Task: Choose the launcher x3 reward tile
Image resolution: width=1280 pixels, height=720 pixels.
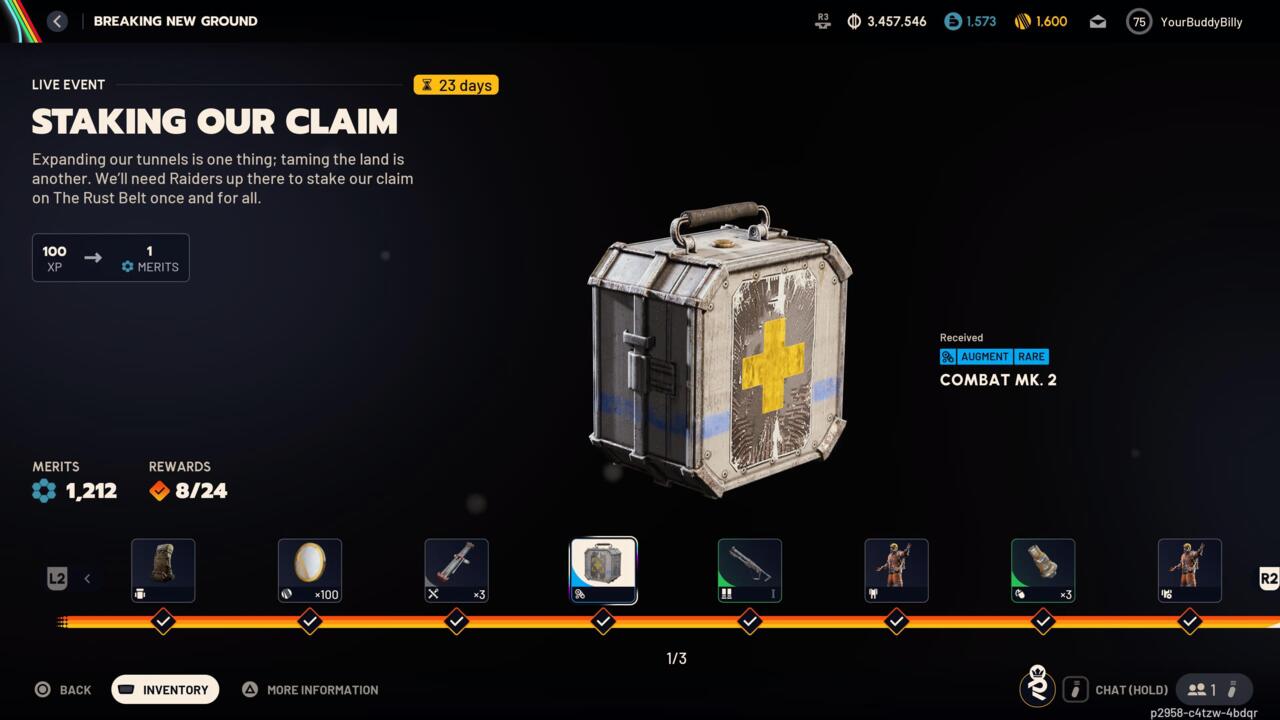Action: coord(456,570)
